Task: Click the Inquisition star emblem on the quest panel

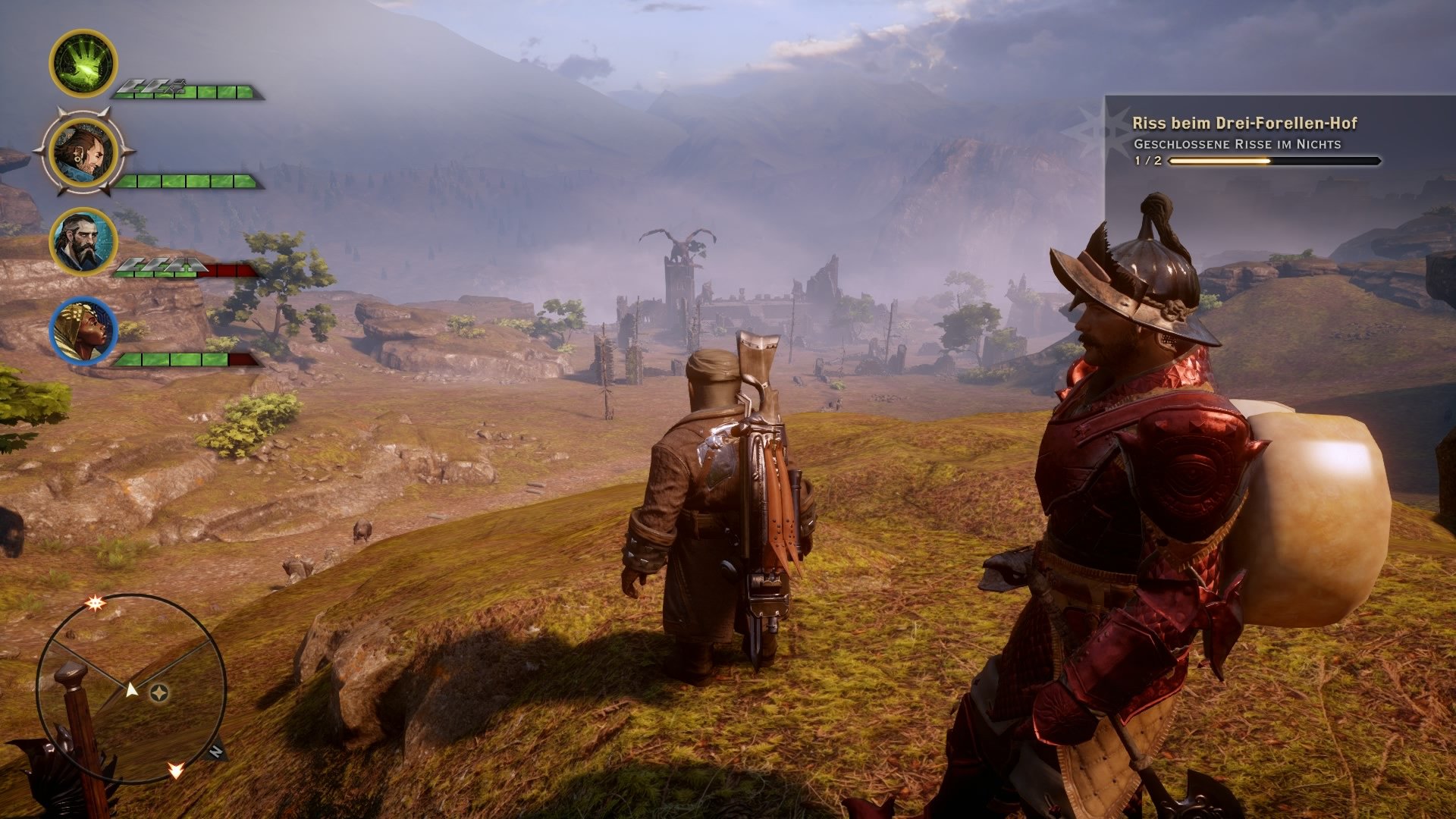Action: pos(1101,129)
